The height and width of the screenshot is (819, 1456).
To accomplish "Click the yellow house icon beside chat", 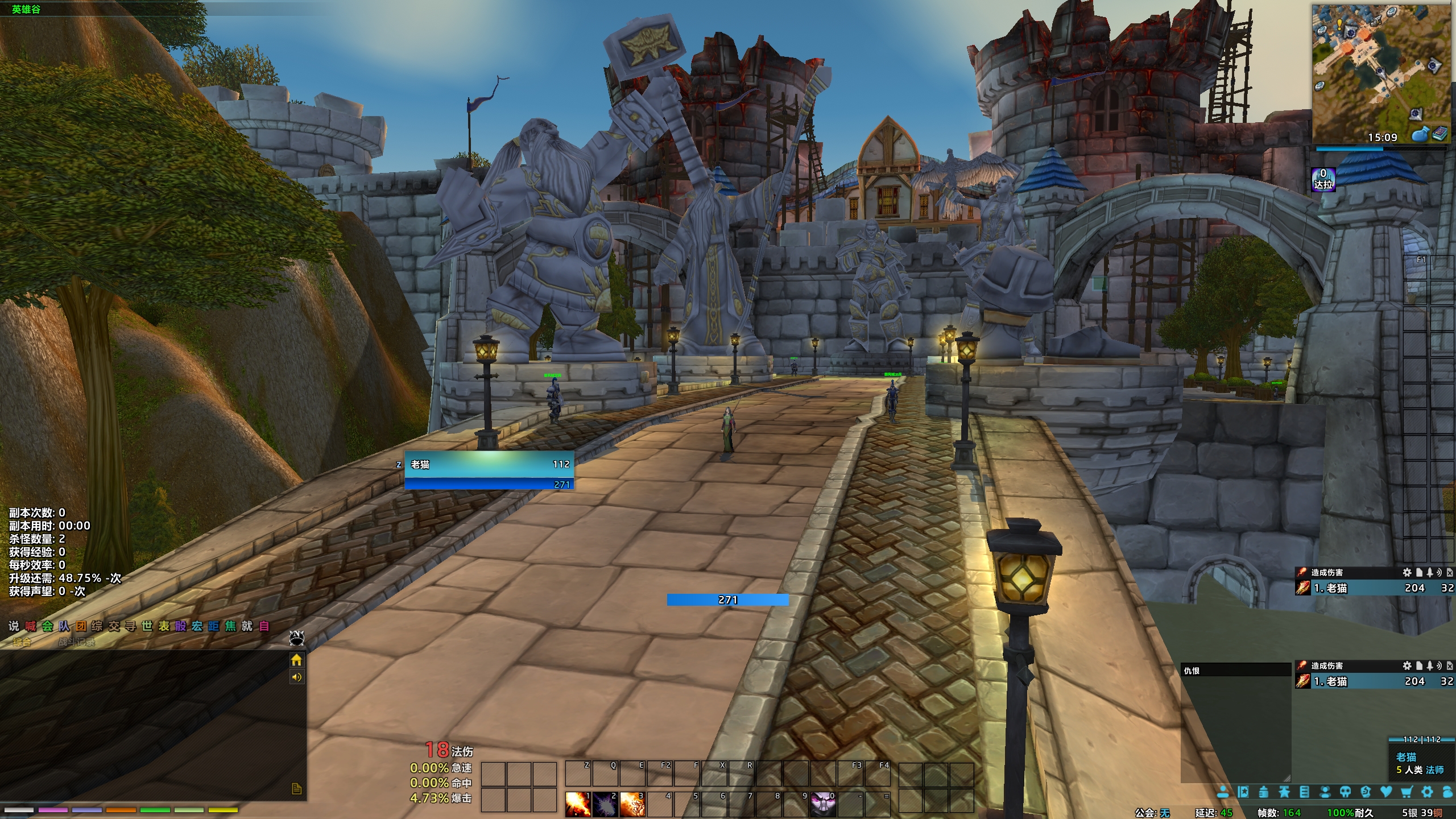I will click(x=296, y=660).
